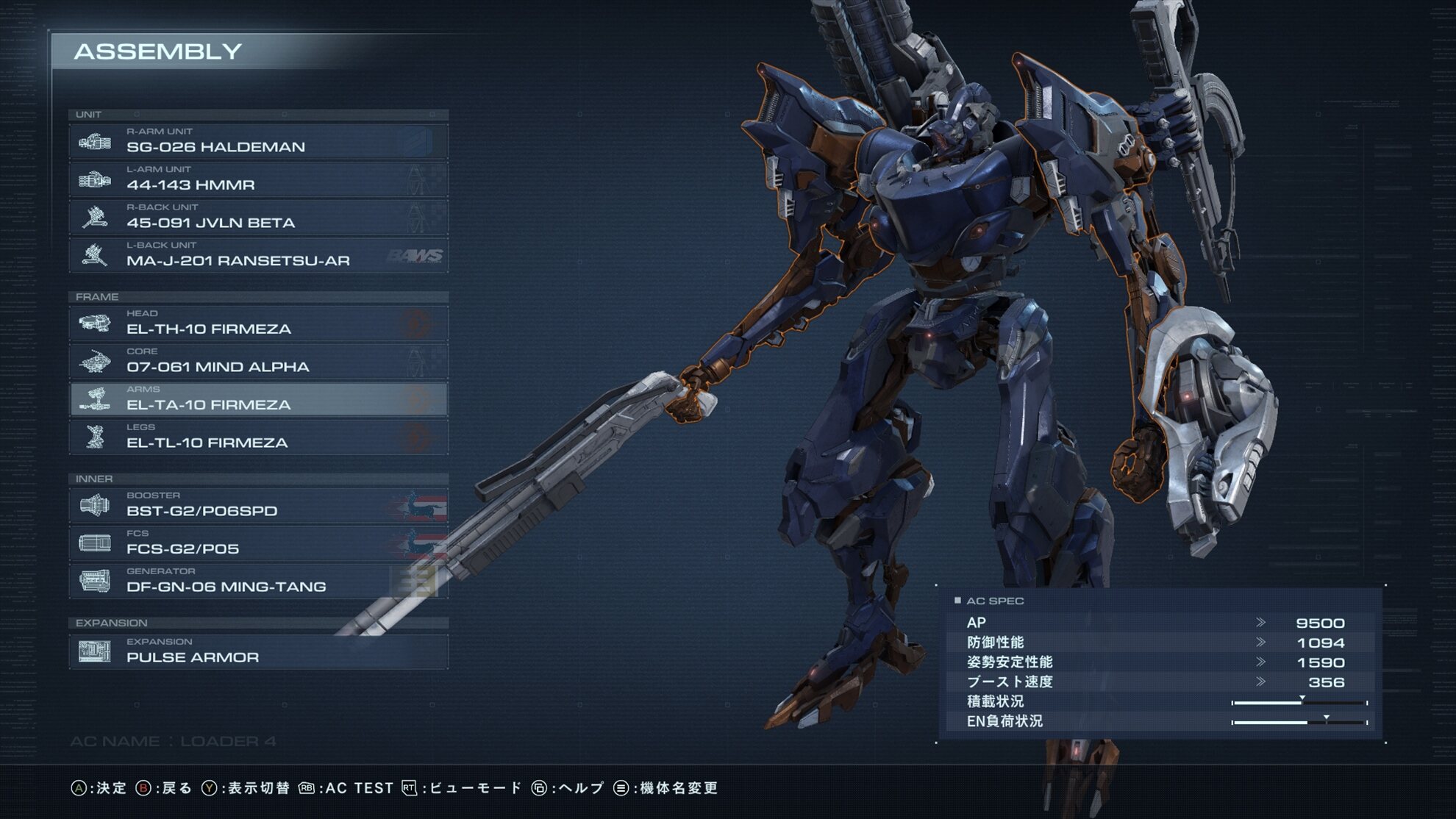Choose the Arms part EL-TA-10 FIRMEZA

[x=258, y=399]
